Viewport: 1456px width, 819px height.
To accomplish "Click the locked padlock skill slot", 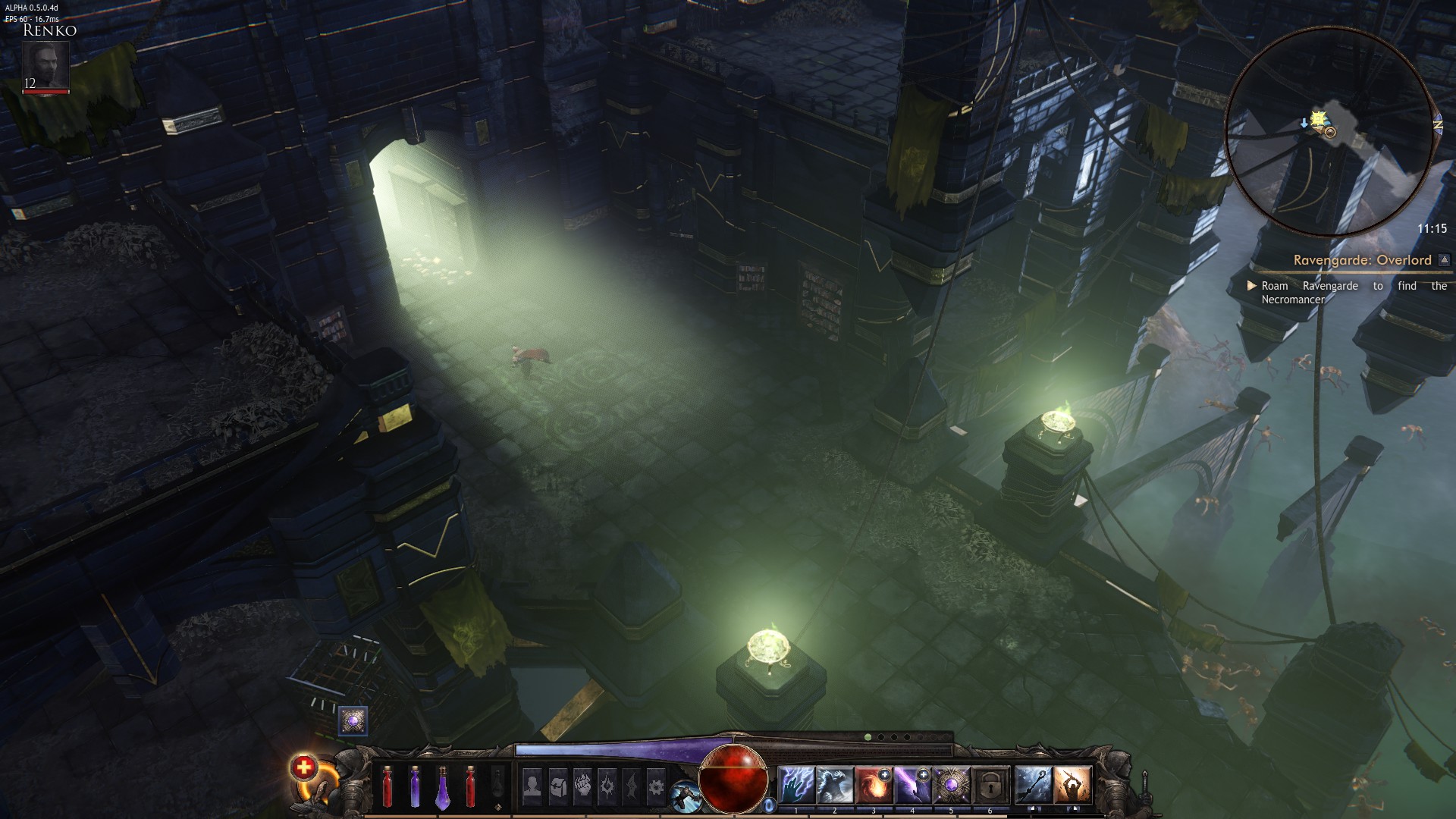I will (x=990, y=785).
